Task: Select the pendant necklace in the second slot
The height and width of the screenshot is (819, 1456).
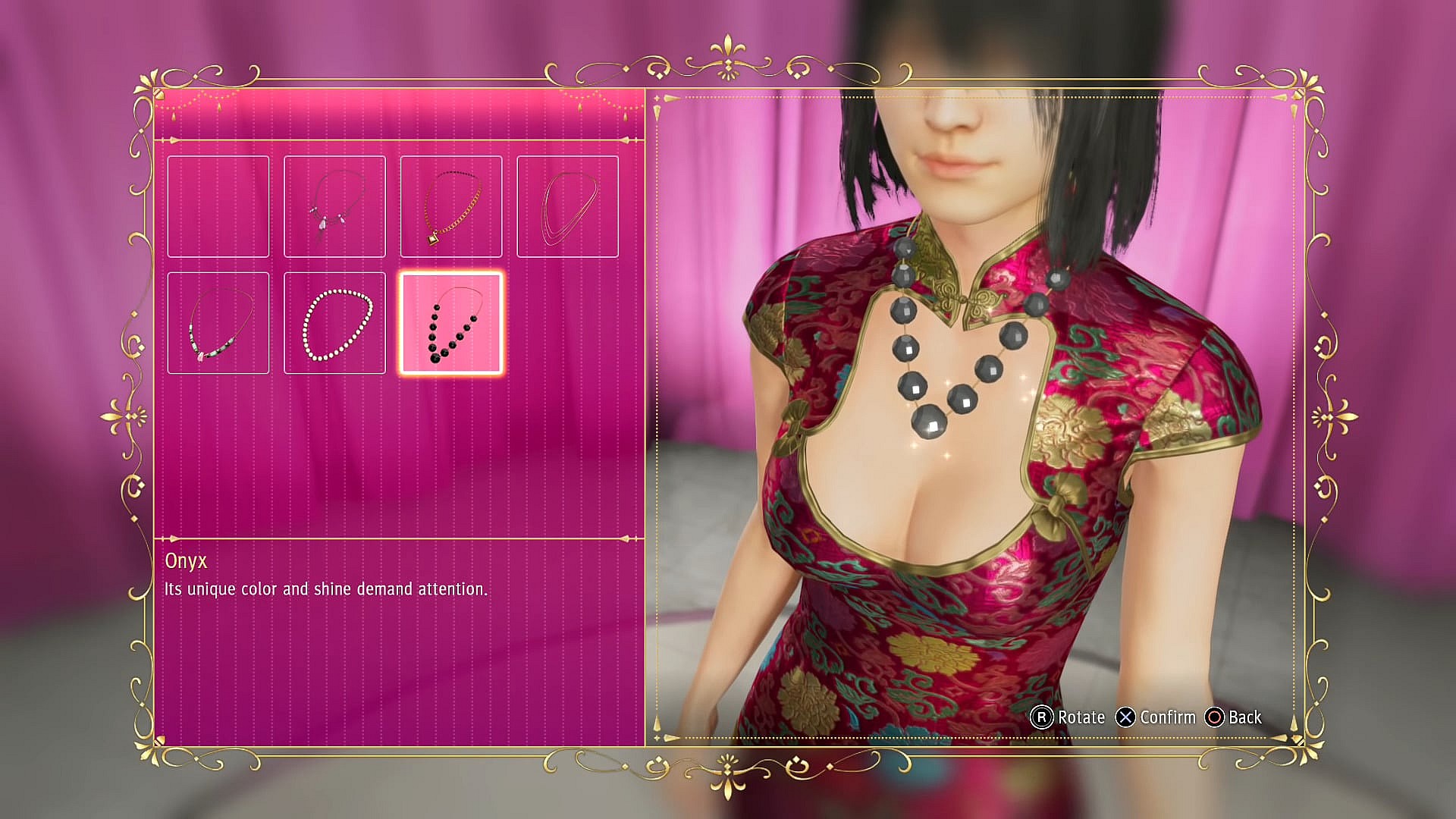Action: [x=334, y=206]
